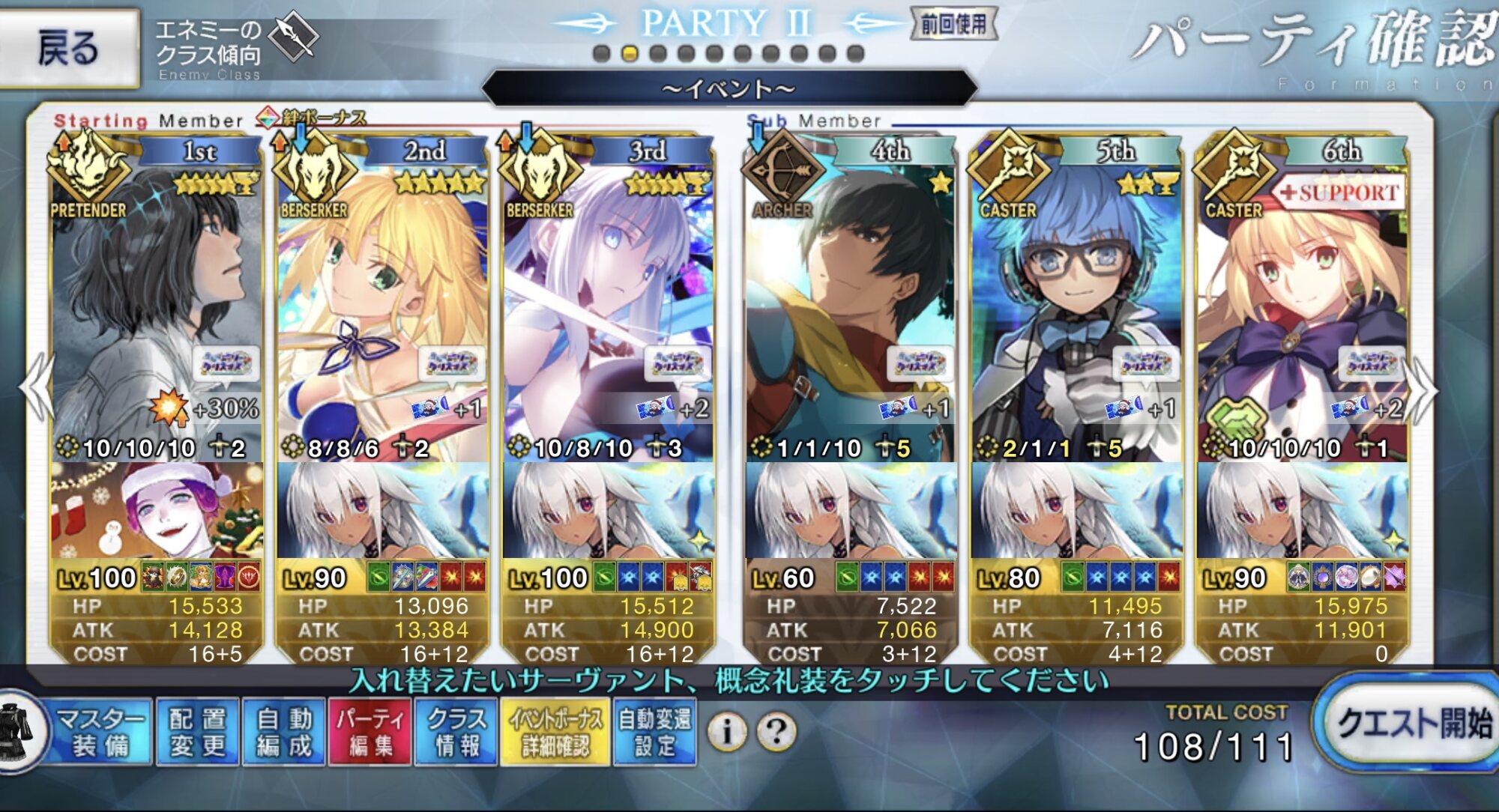Open 配置変更 position change
This screenshot has width=1499, height=812.
pos(198,732)
